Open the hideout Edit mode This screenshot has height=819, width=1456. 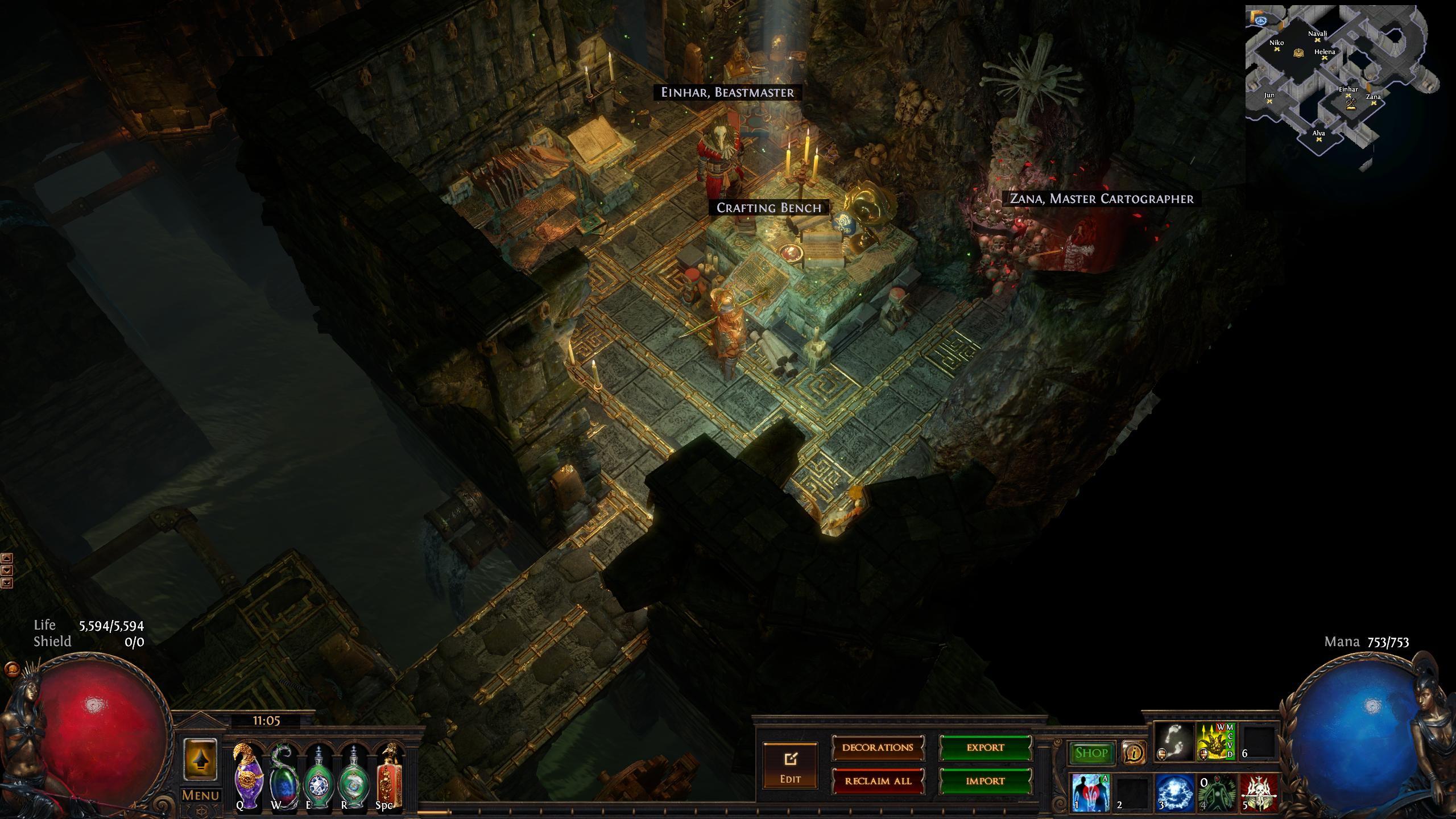[x=790, y=765]
